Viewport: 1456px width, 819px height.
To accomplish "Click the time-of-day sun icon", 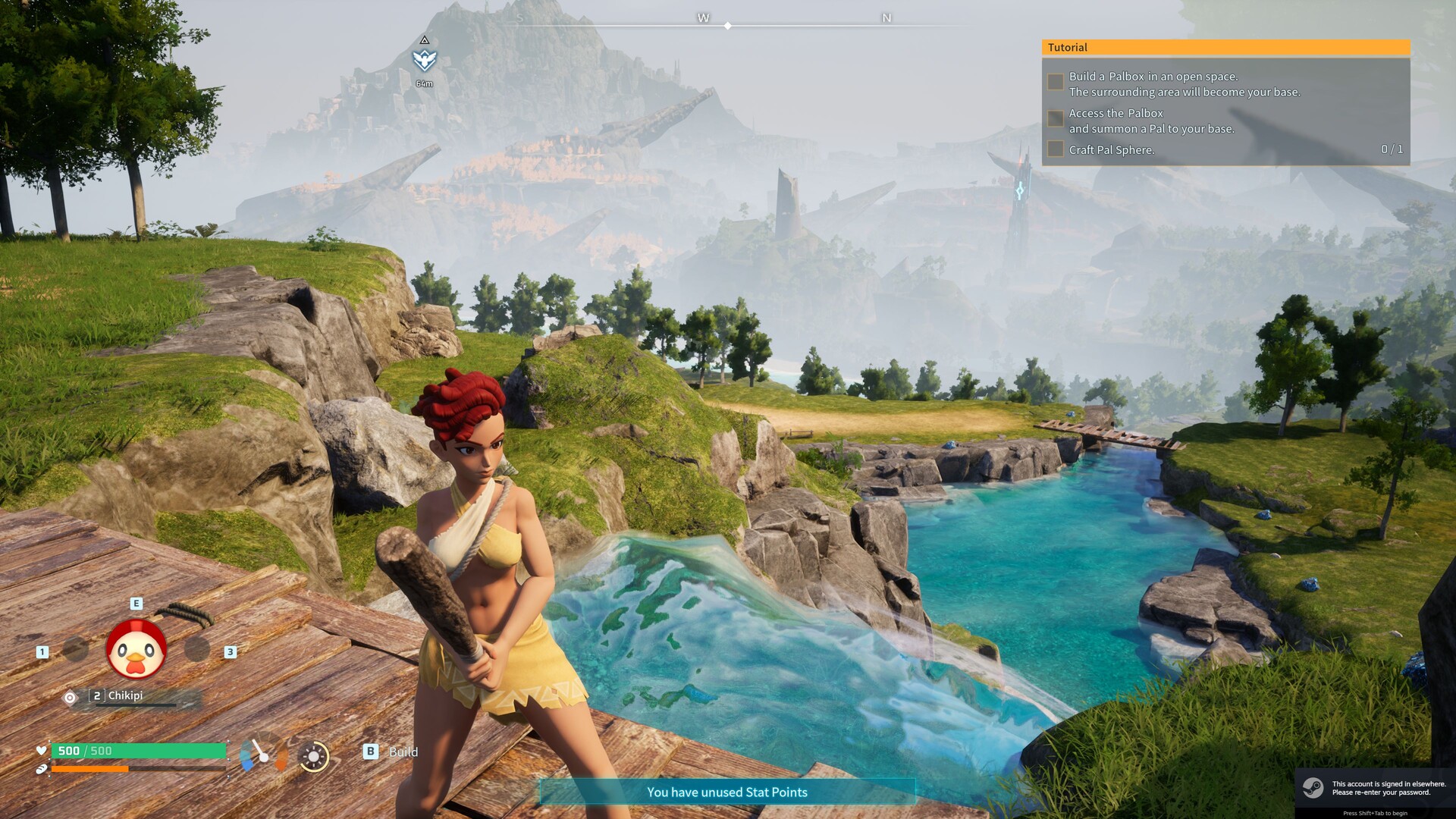I will click(x=313, y=756).
